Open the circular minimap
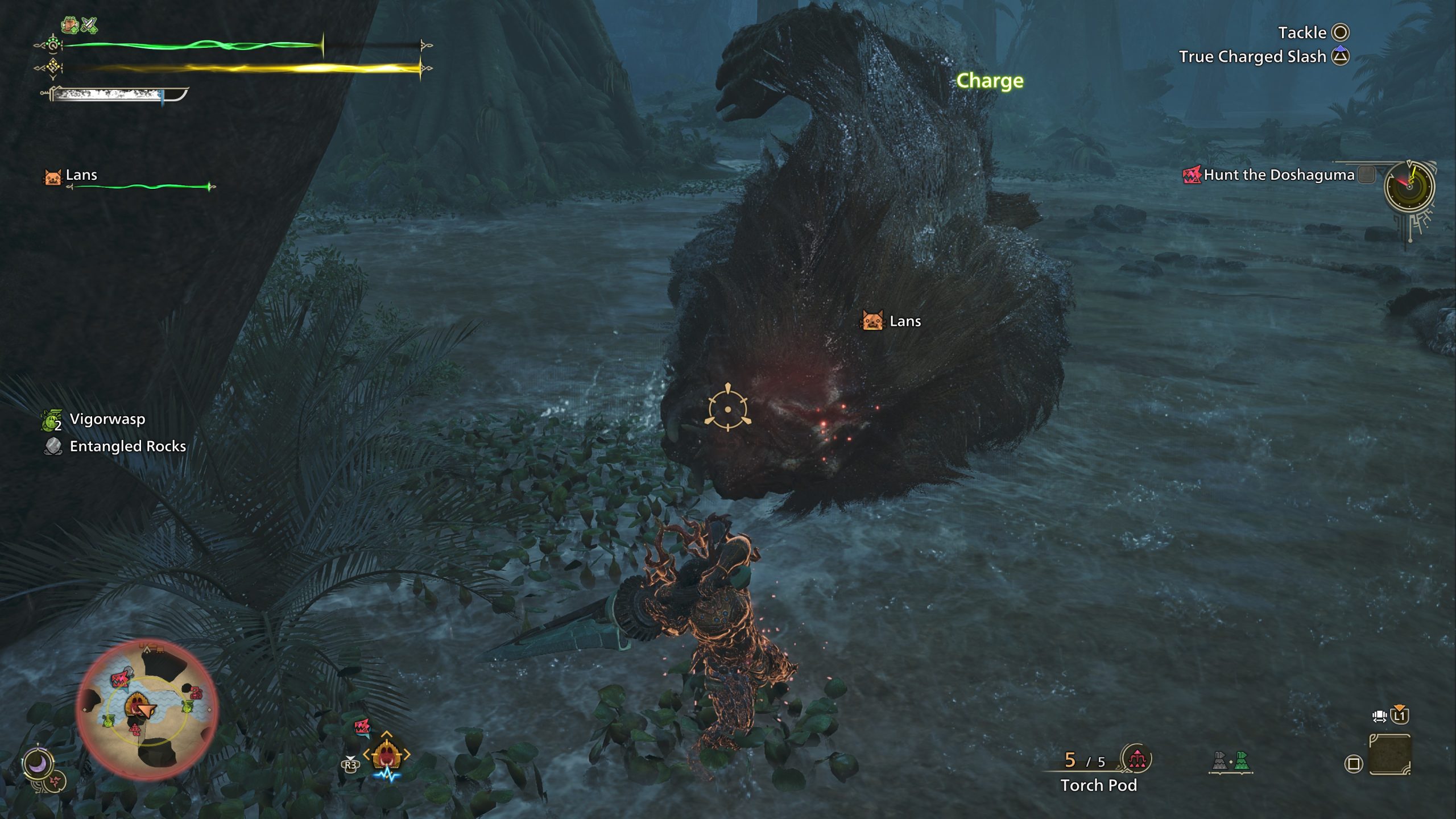This screenshot has height=819, width=1456. 147,709
